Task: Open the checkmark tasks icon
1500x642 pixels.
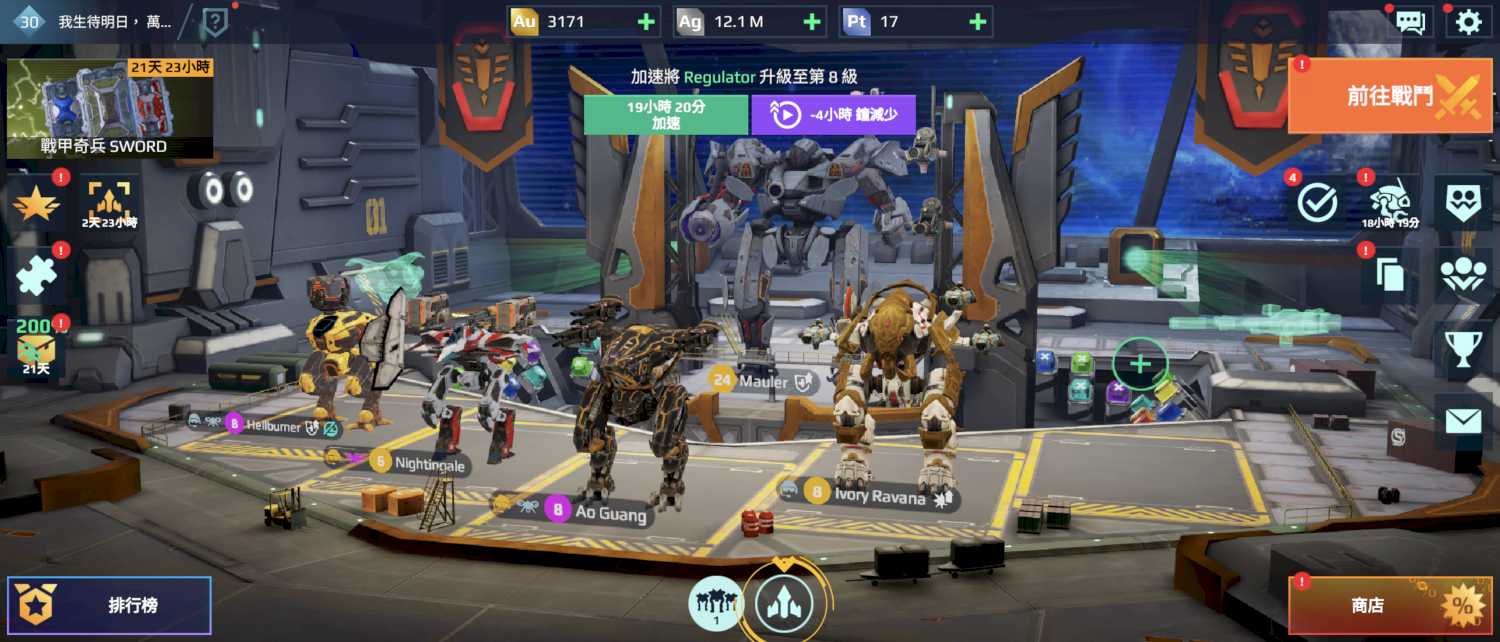Action: pyautogui.click(x=1317, y=203)
